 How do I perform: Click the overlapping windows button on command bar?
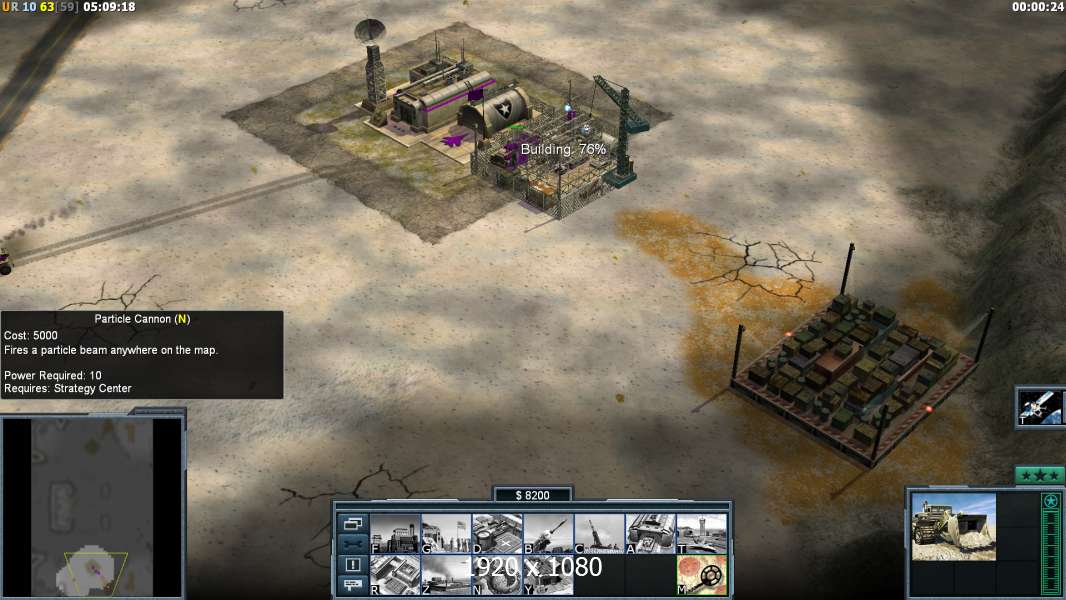[x=353, y=523]
